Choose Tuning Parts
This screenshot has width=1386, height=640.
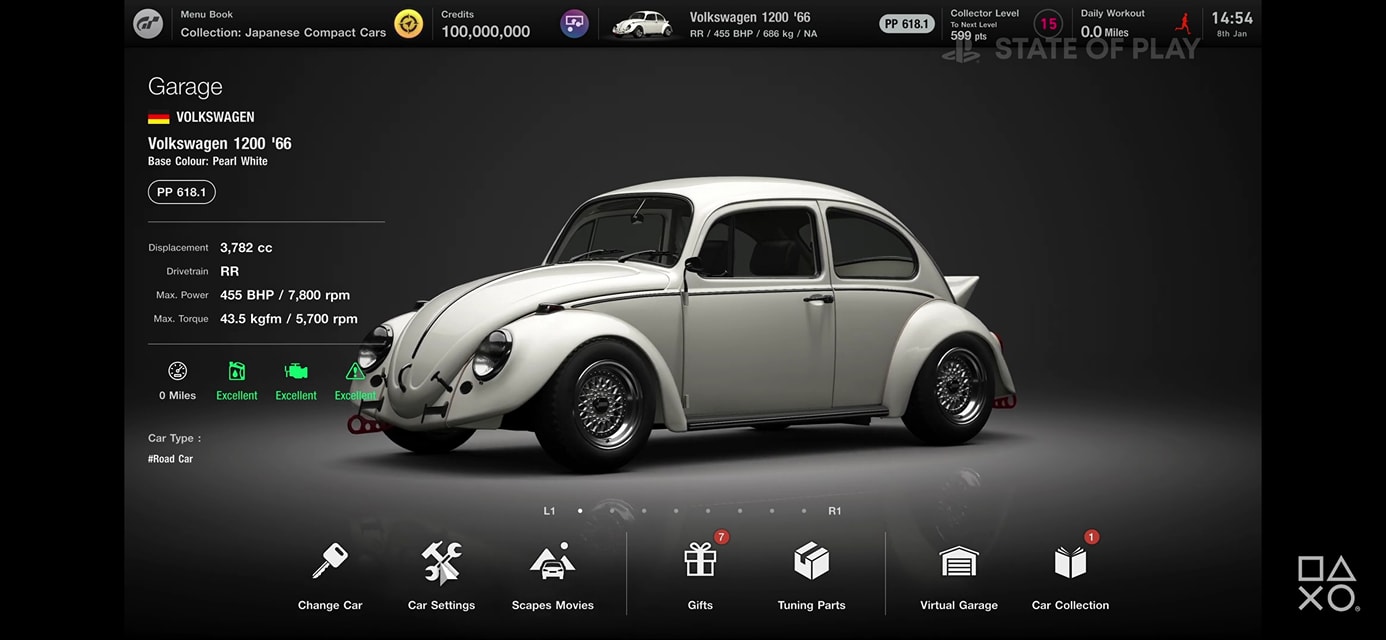tap(811, 575)
